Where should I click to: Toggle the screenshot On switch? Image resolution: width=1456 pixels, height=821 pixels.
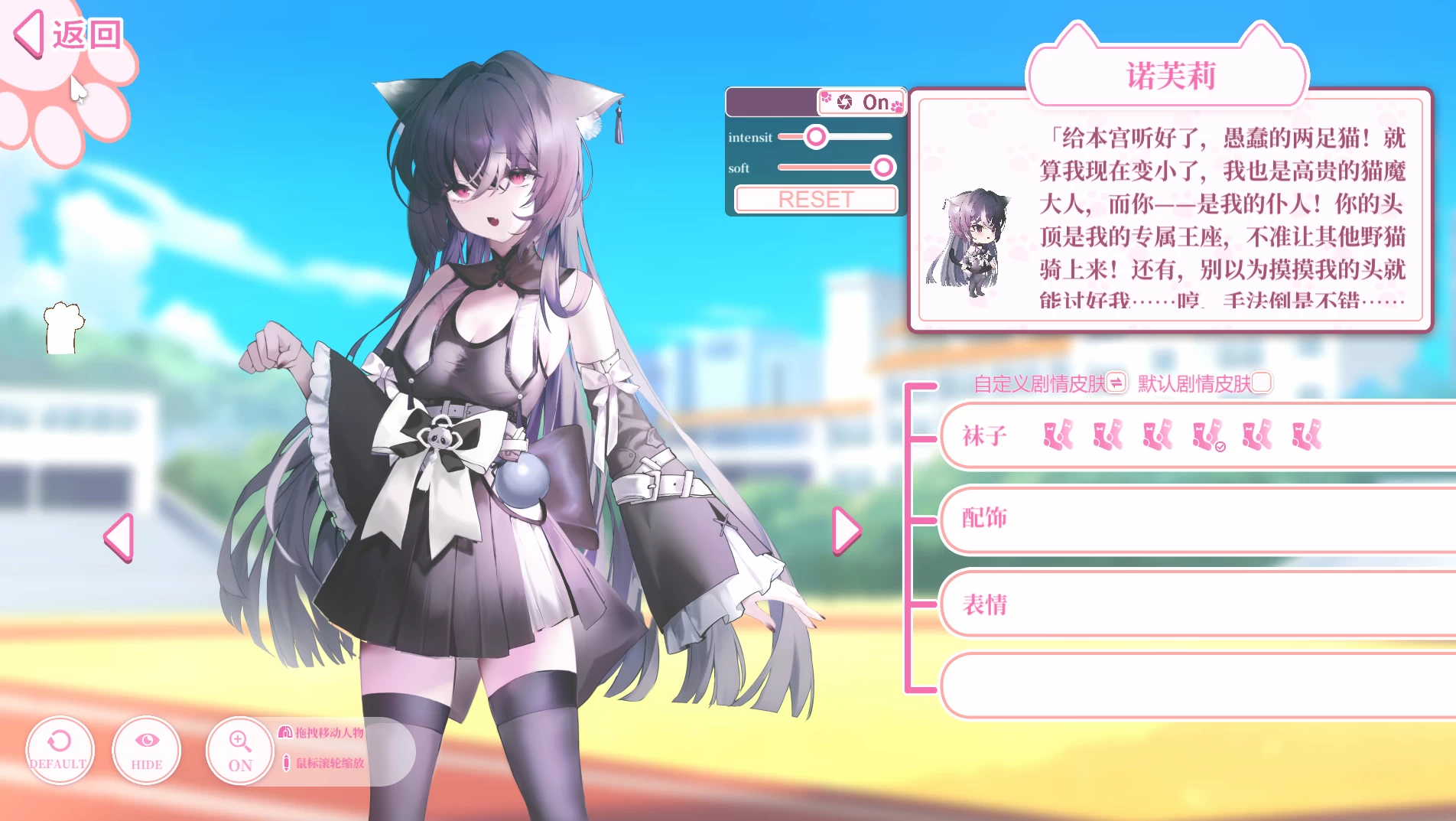pyautogui.click(x=875, y=102)
